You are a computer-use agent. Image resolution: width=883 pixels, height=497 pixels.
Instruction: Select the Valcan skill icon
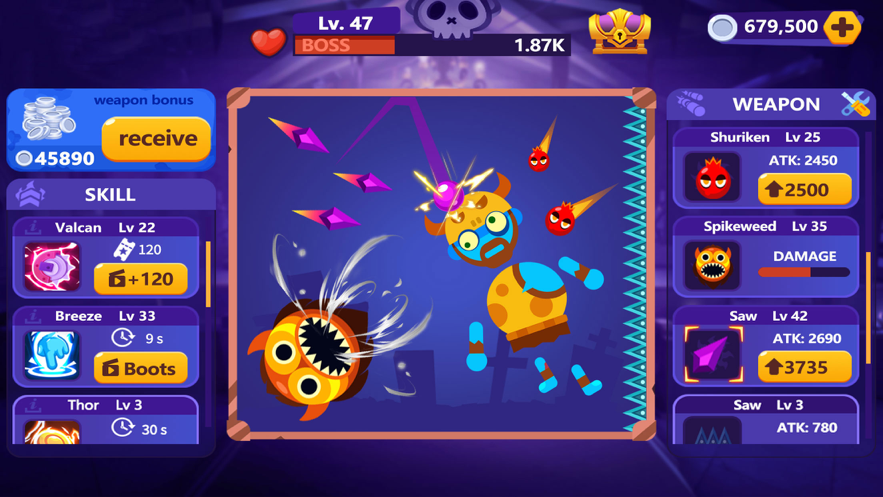(x=52, y=267)
